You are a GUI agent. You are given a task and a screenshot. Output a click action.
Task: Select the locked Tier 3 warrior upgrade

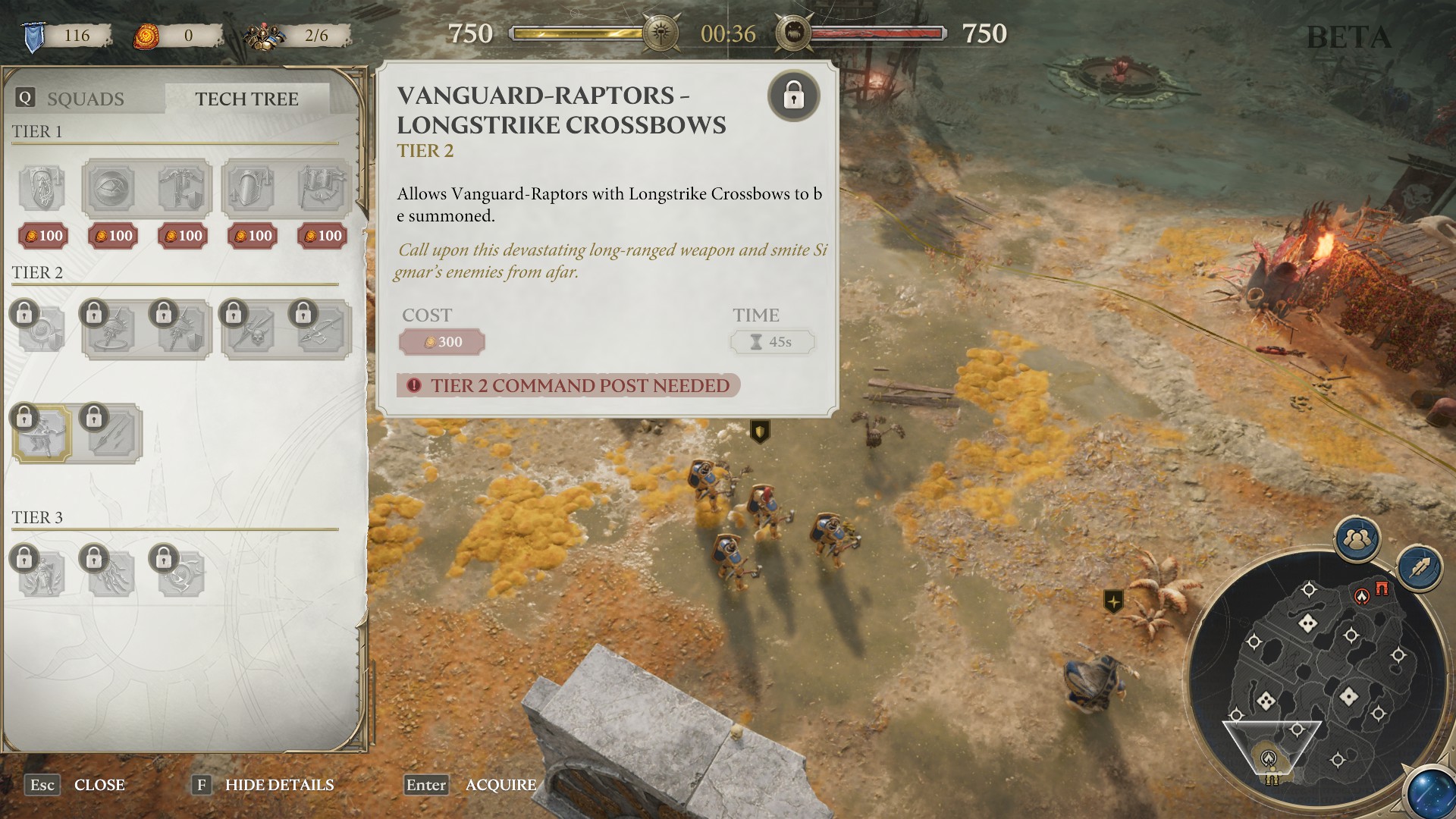42,573
